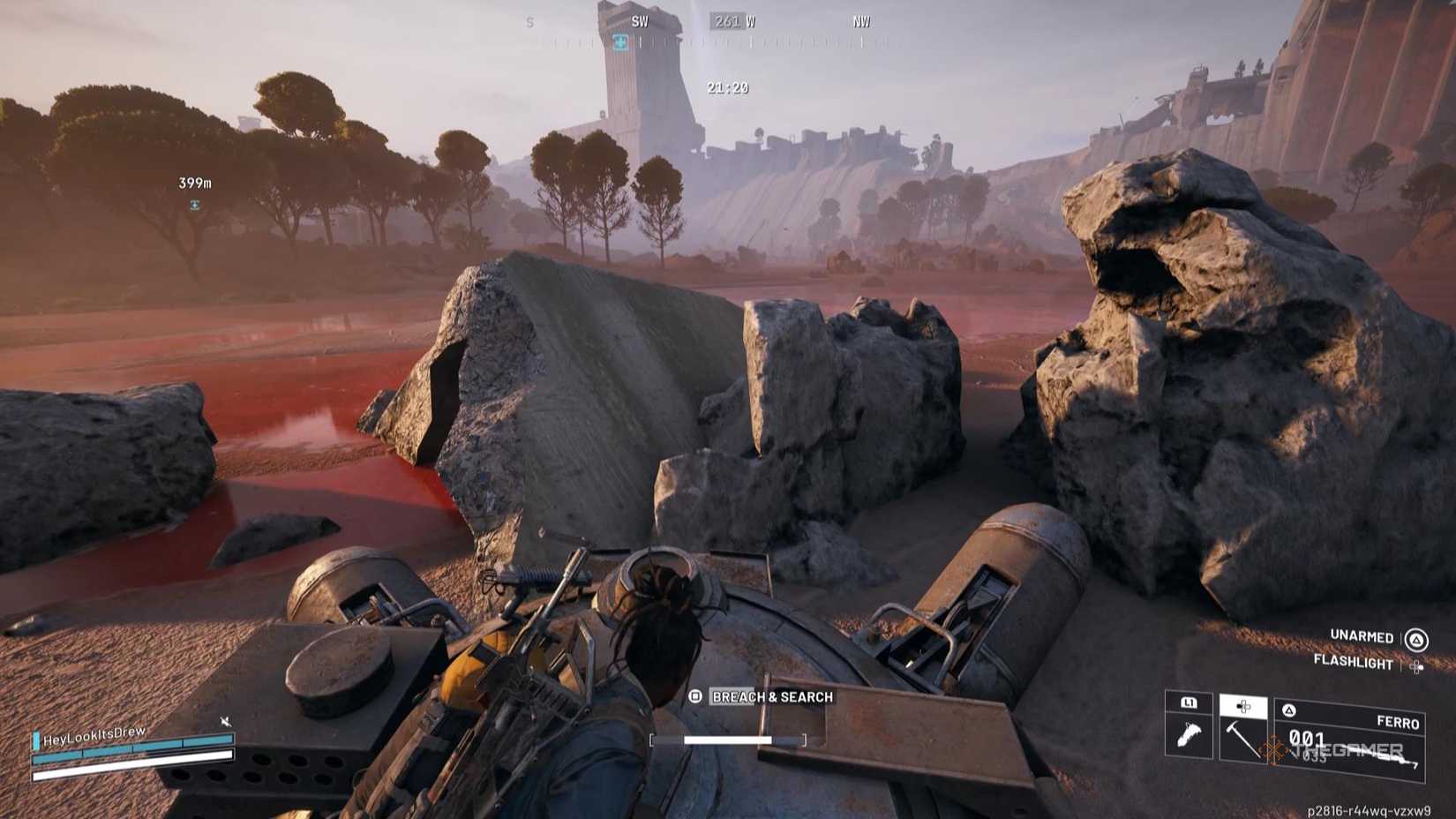
Task: Toggle the highlighted d-pad equip slot
Action: click(x=1245, y=707)
